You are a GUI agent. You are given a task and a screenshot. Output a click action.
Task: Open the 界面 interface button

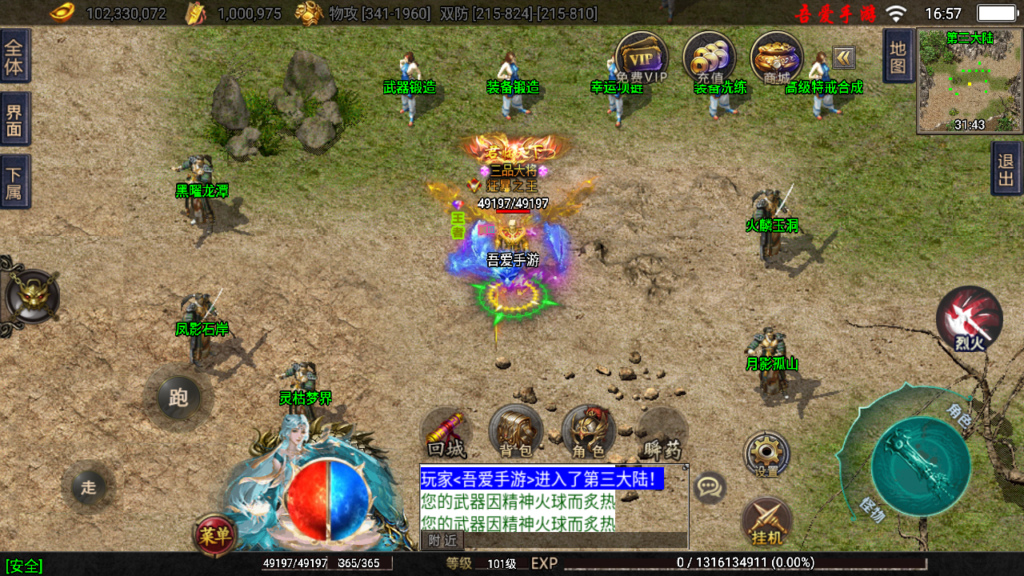[15, 119]
